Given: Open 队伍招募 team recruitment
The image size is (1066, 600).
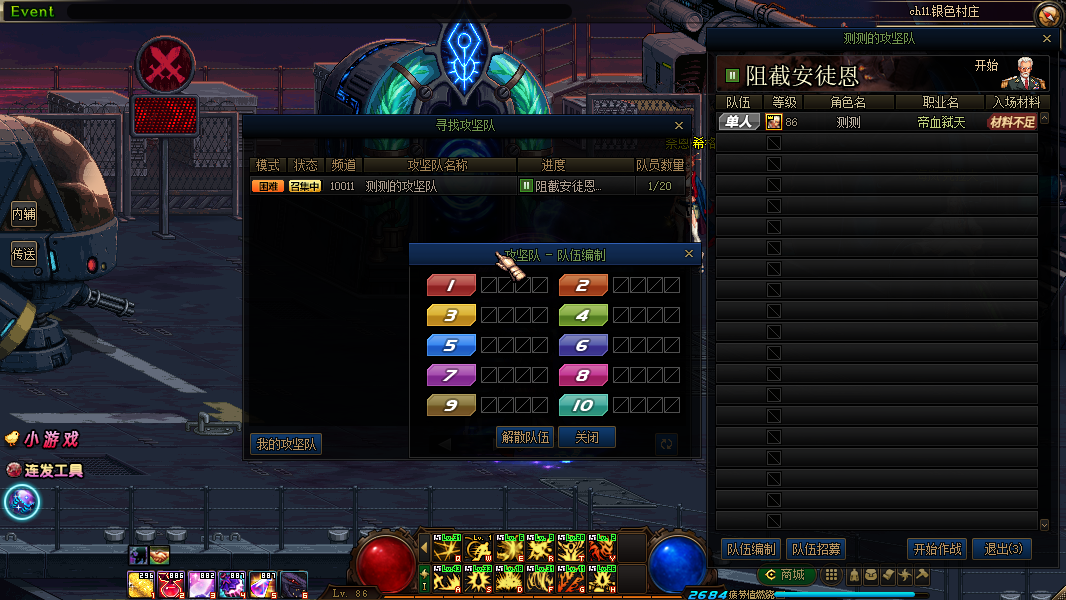Looking at the screenshot, I should pyautogui.click(x=816, y=549).
